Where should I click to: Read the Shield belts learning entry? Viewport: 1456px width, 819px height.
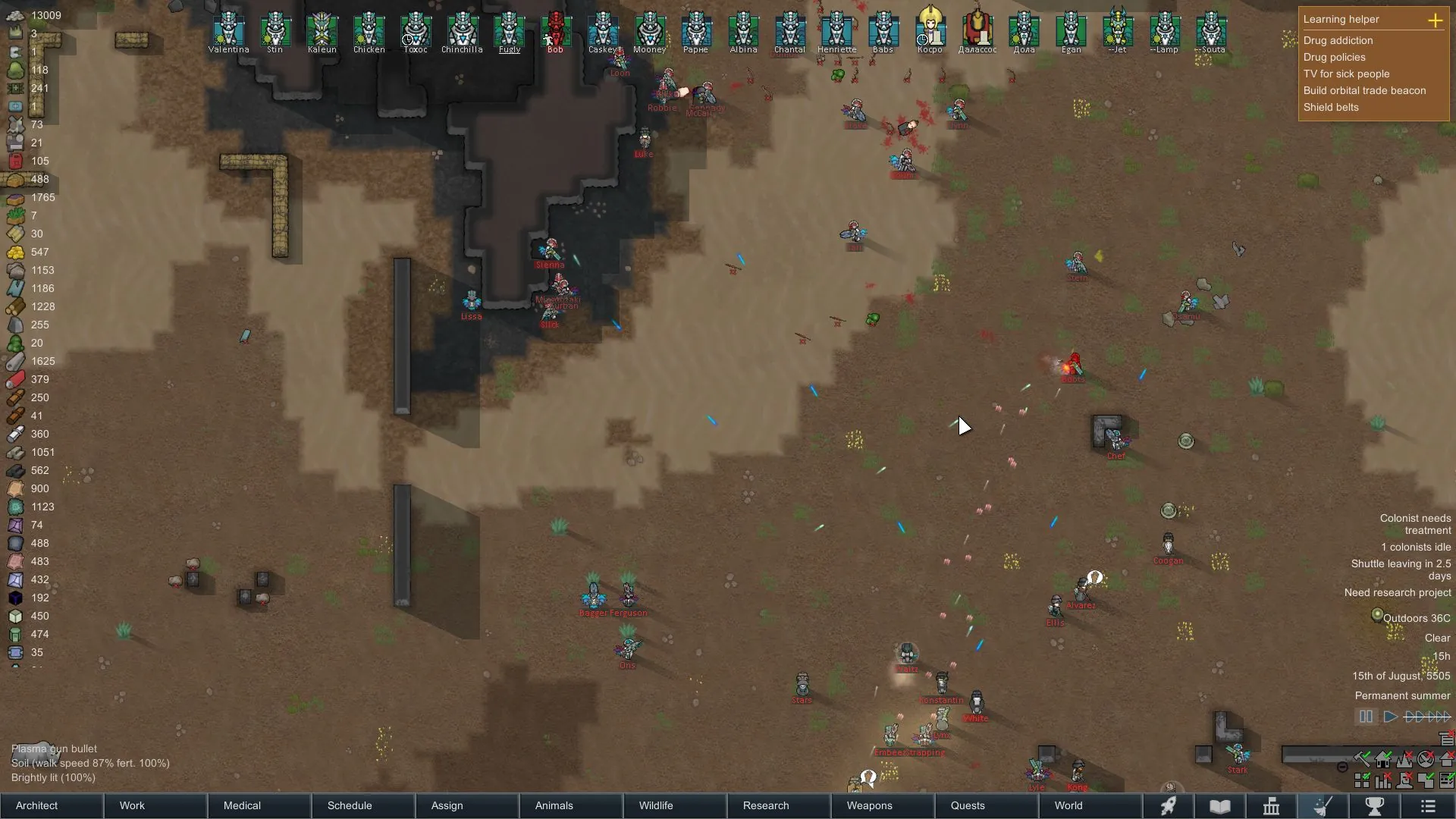[1331, 107]
